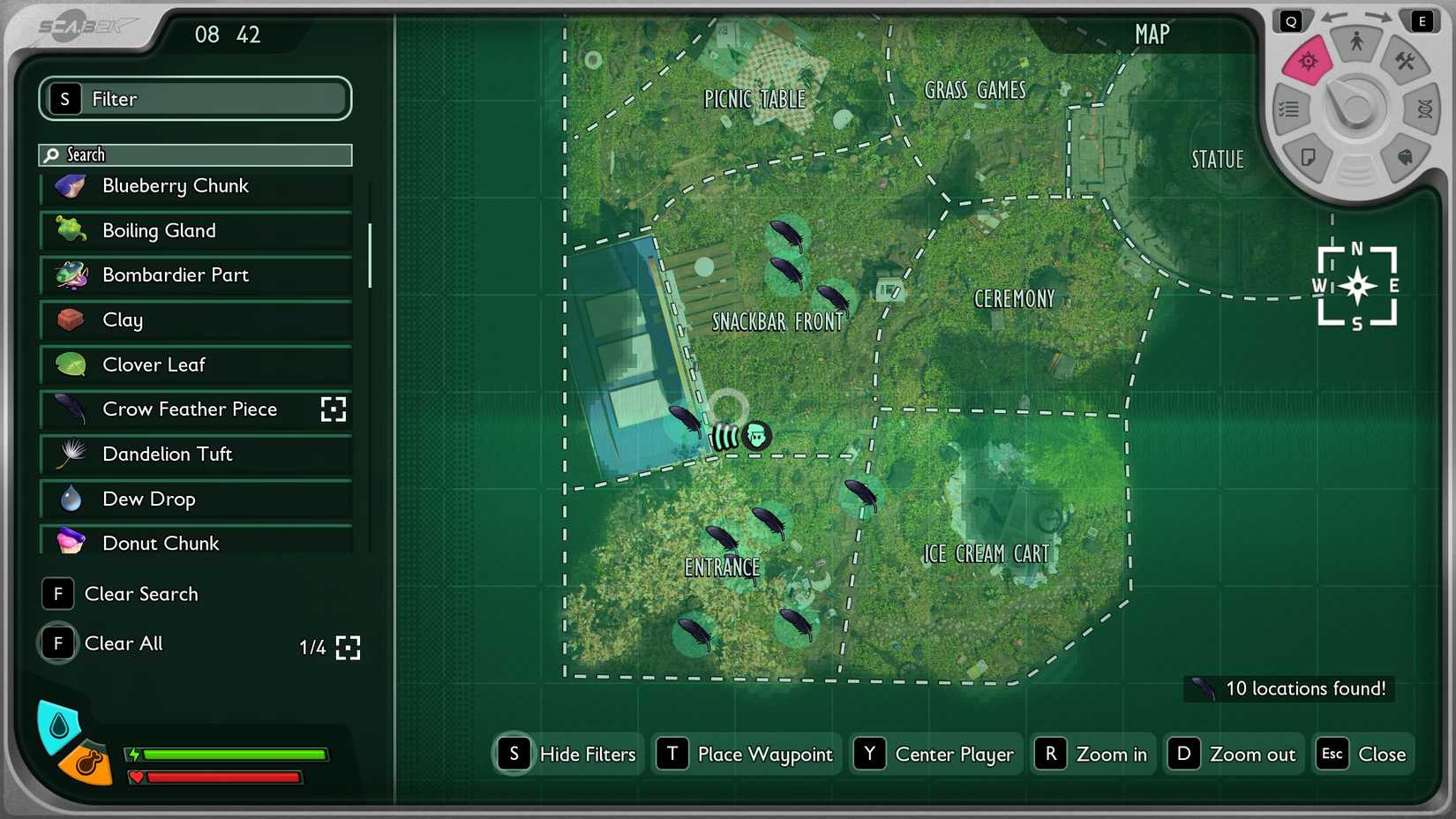The width and height of the screenshot is (1456, 819).
Task: Select the sun icon on the radial menu
Action: click(1308, 62)
